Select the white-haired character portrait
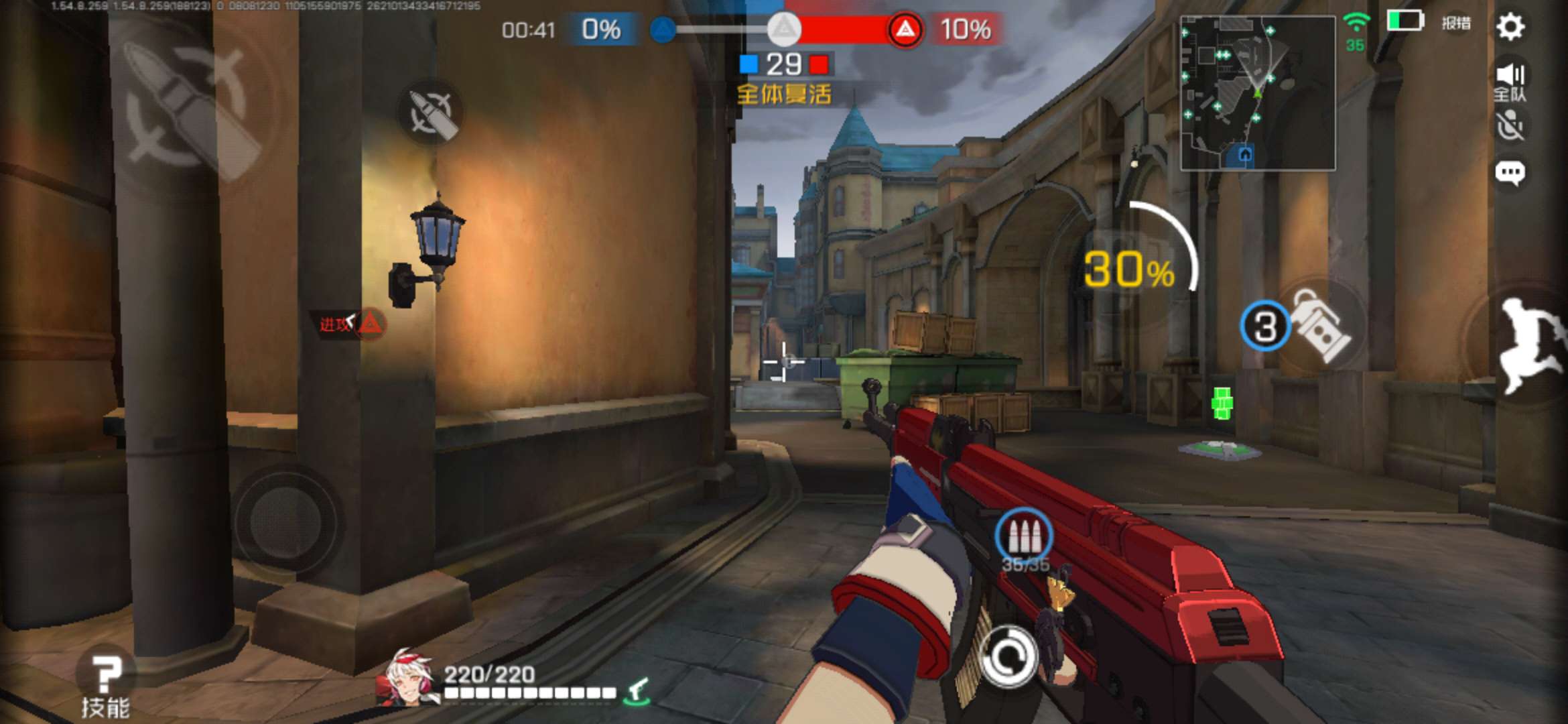 (409, 677)
